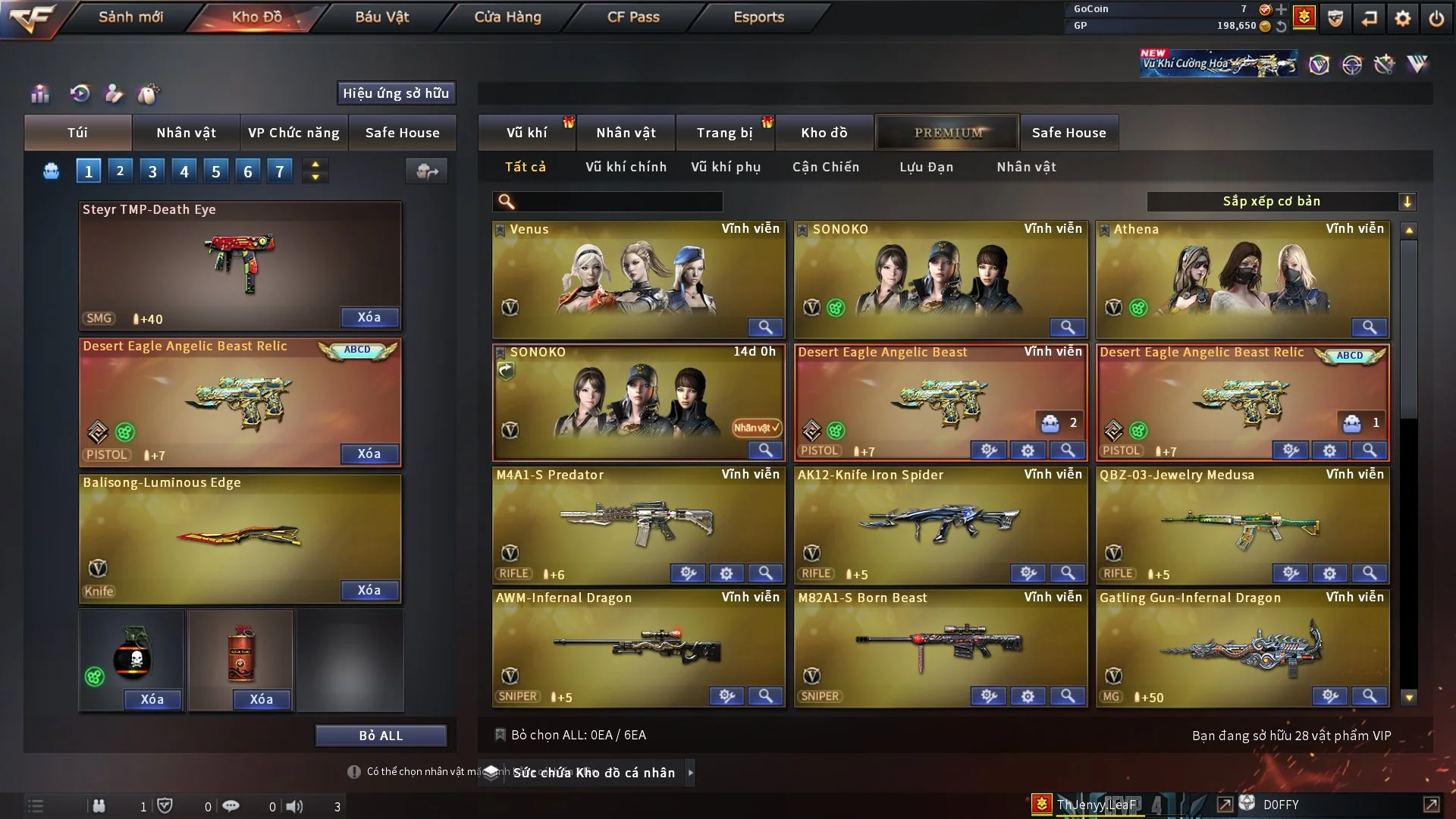
Task: Check the Bỏ chọn ALL checkbox
Action: [x=500, y=735]
